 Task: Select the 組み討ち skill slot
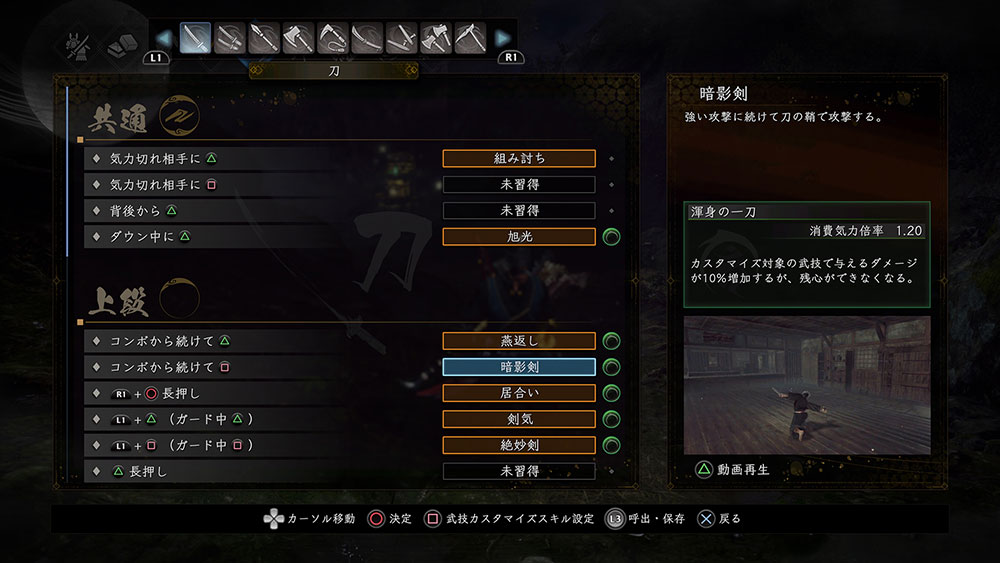pos(519,158)
